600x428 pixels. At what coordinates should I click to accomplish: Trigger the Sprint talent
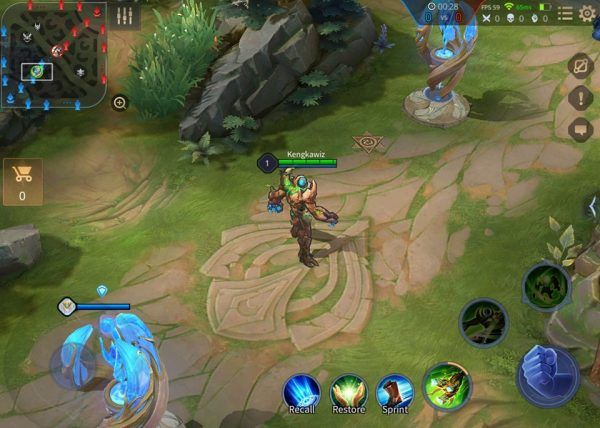click(395, 390)
